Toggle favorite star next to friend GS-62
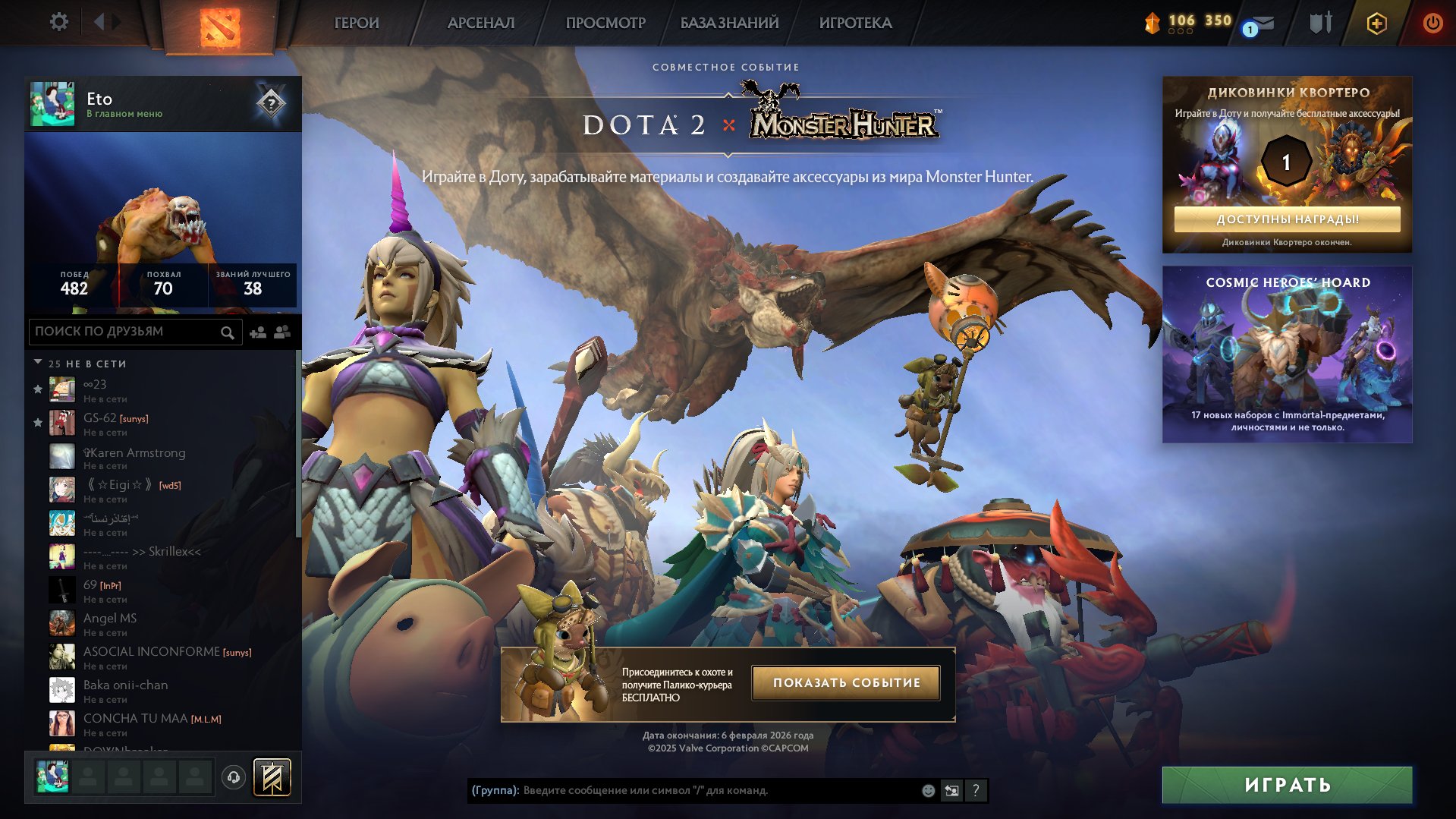 click(x=36, y=423)
